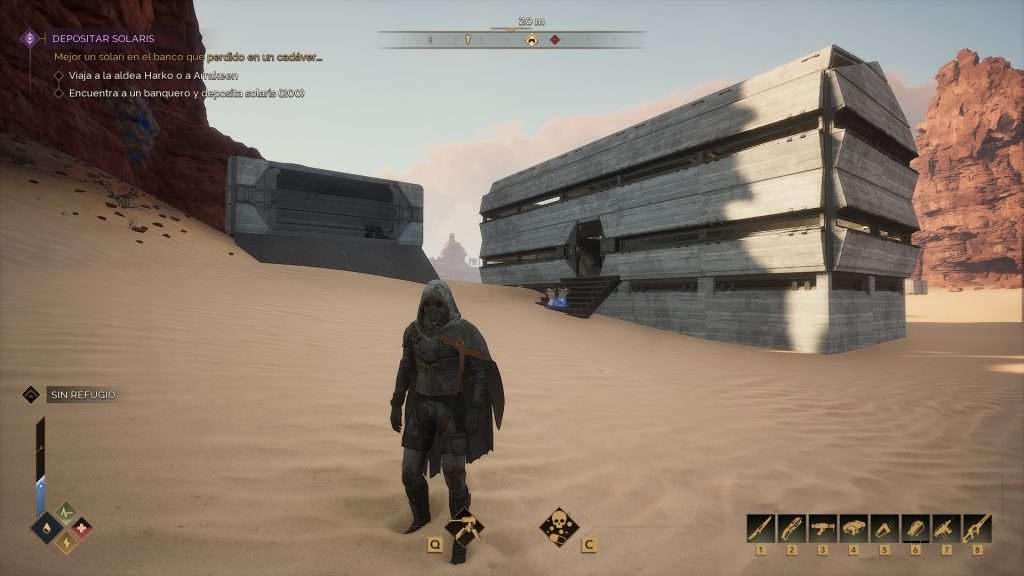Equip the submachine gun in slot 7

coord(947,528)
